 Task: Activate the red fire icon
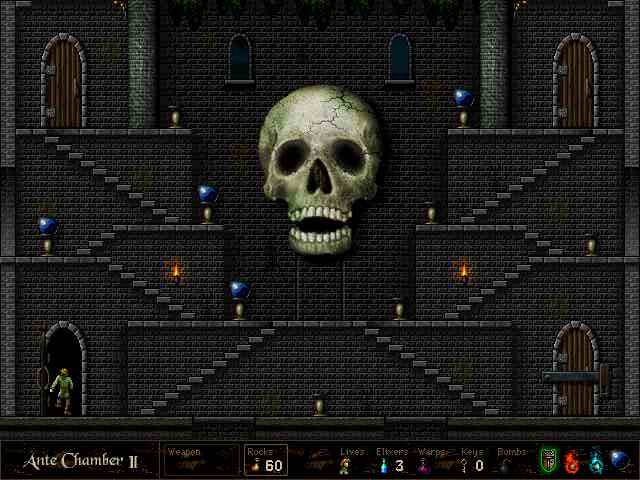tap(572, 461)
